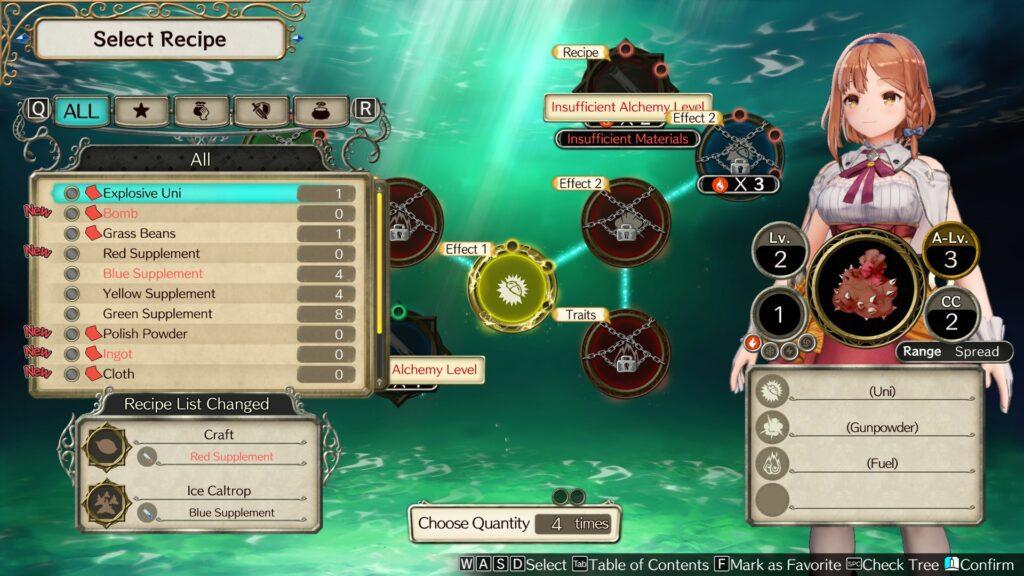The image size is (1024, 576).
Task: Choose the Blue Supplement recipe row
Action: (x=200, y=273)
